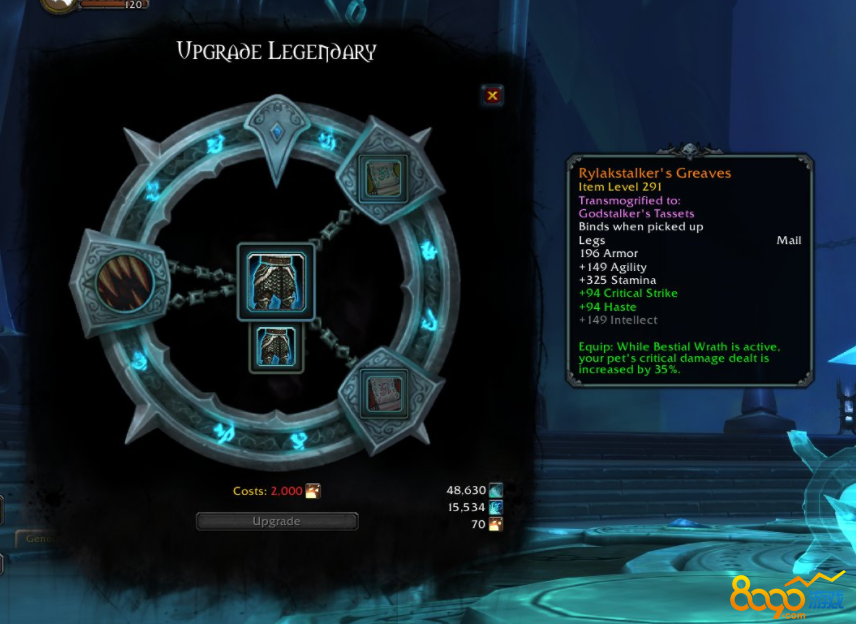Select the small leg armor slot below center
The width and height of the screenshot is (856, 624).
(x=275, y=347)
